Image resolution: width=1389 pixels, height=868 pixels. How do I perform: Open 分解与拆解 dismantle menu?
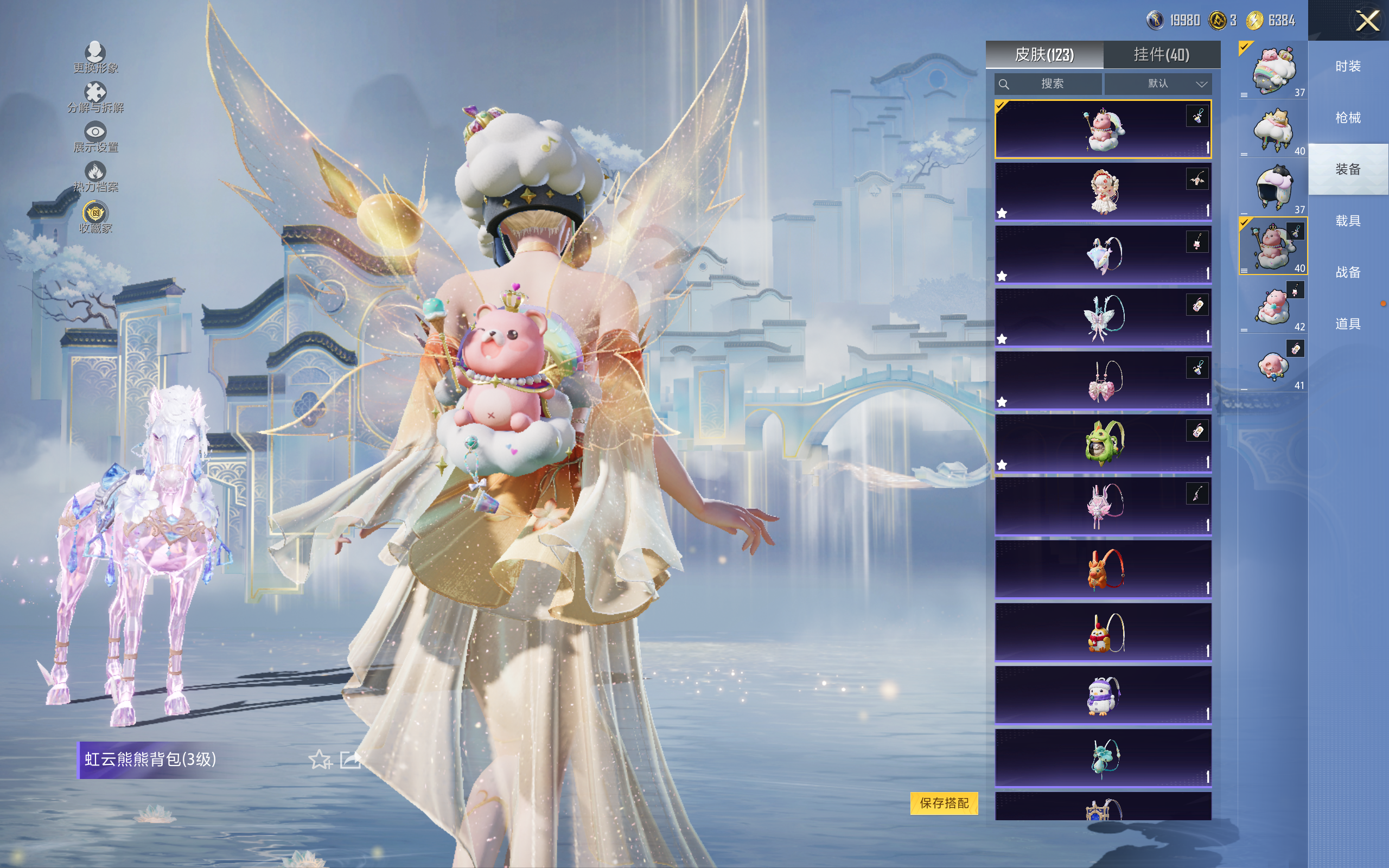point(95,98)
